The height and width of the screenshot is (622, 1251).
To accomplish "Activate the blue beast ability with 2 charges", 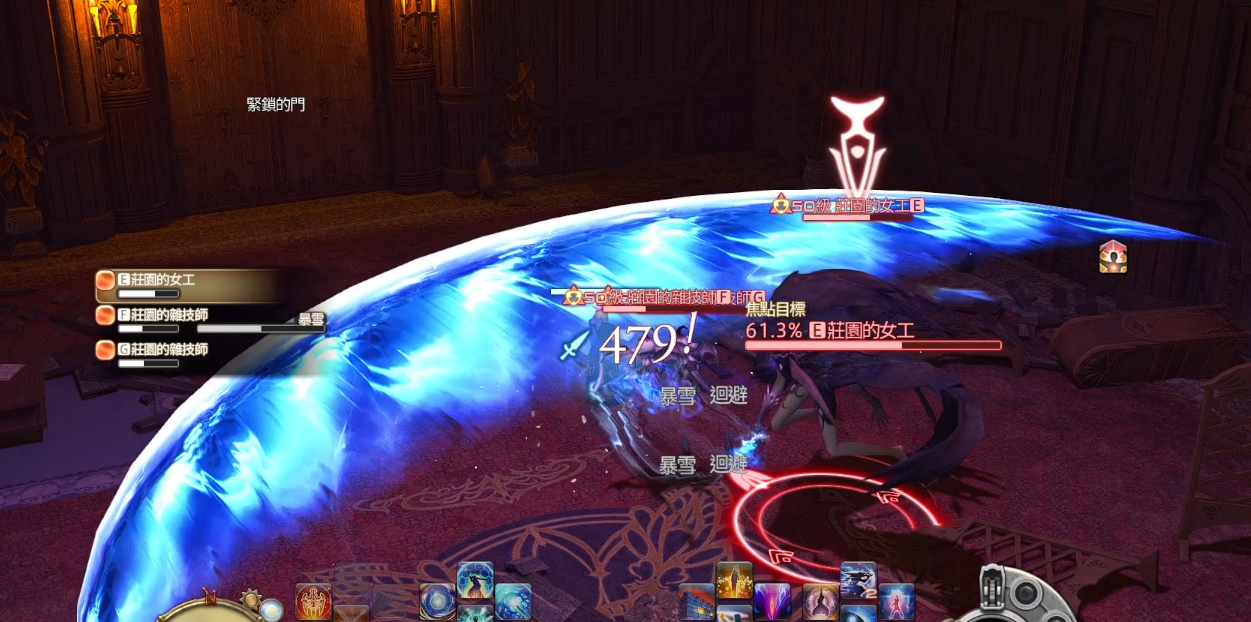I will tap(858, 580).
